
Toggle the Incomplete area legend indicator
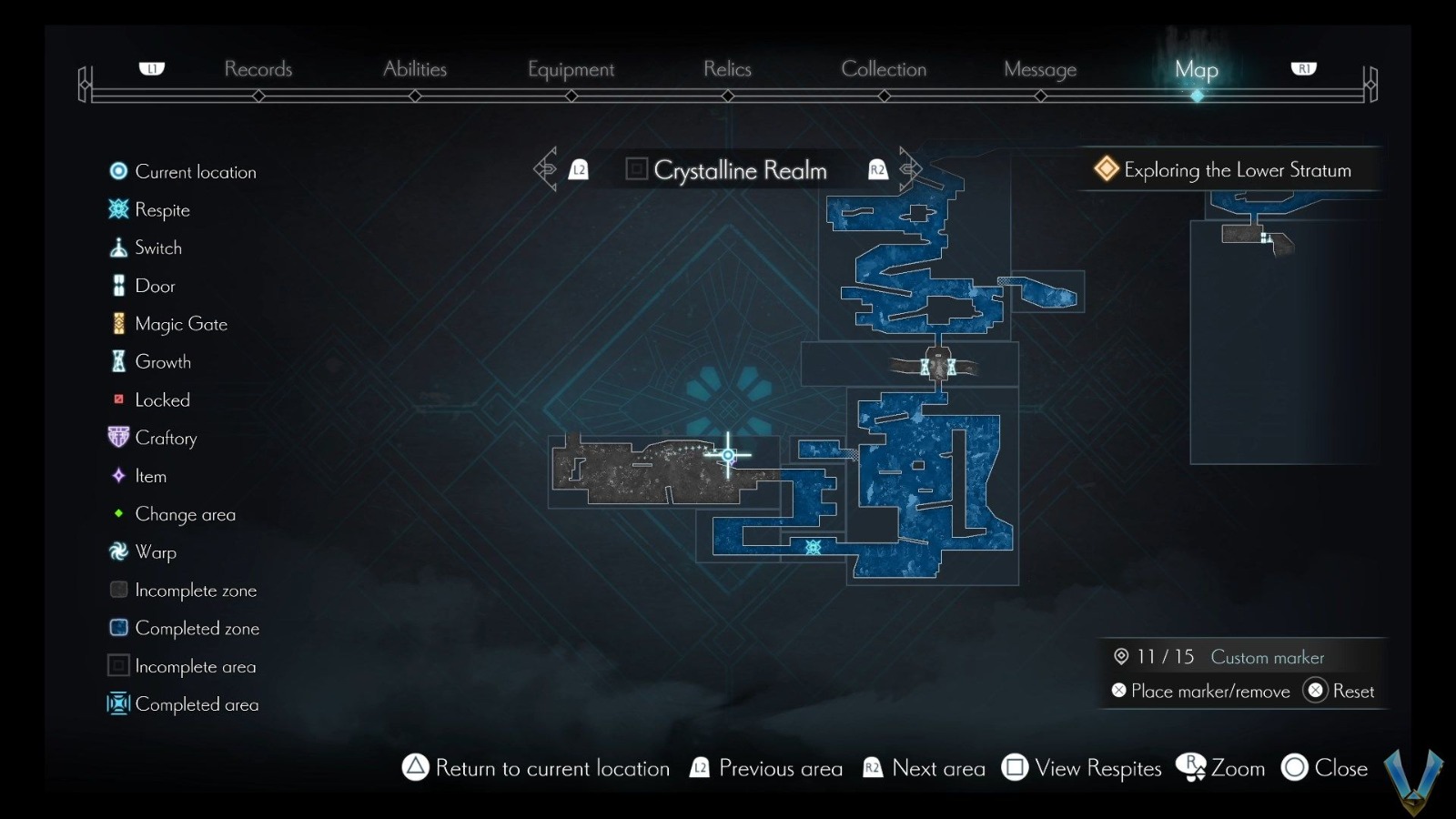pyautogui.click(x=117, y=666)
